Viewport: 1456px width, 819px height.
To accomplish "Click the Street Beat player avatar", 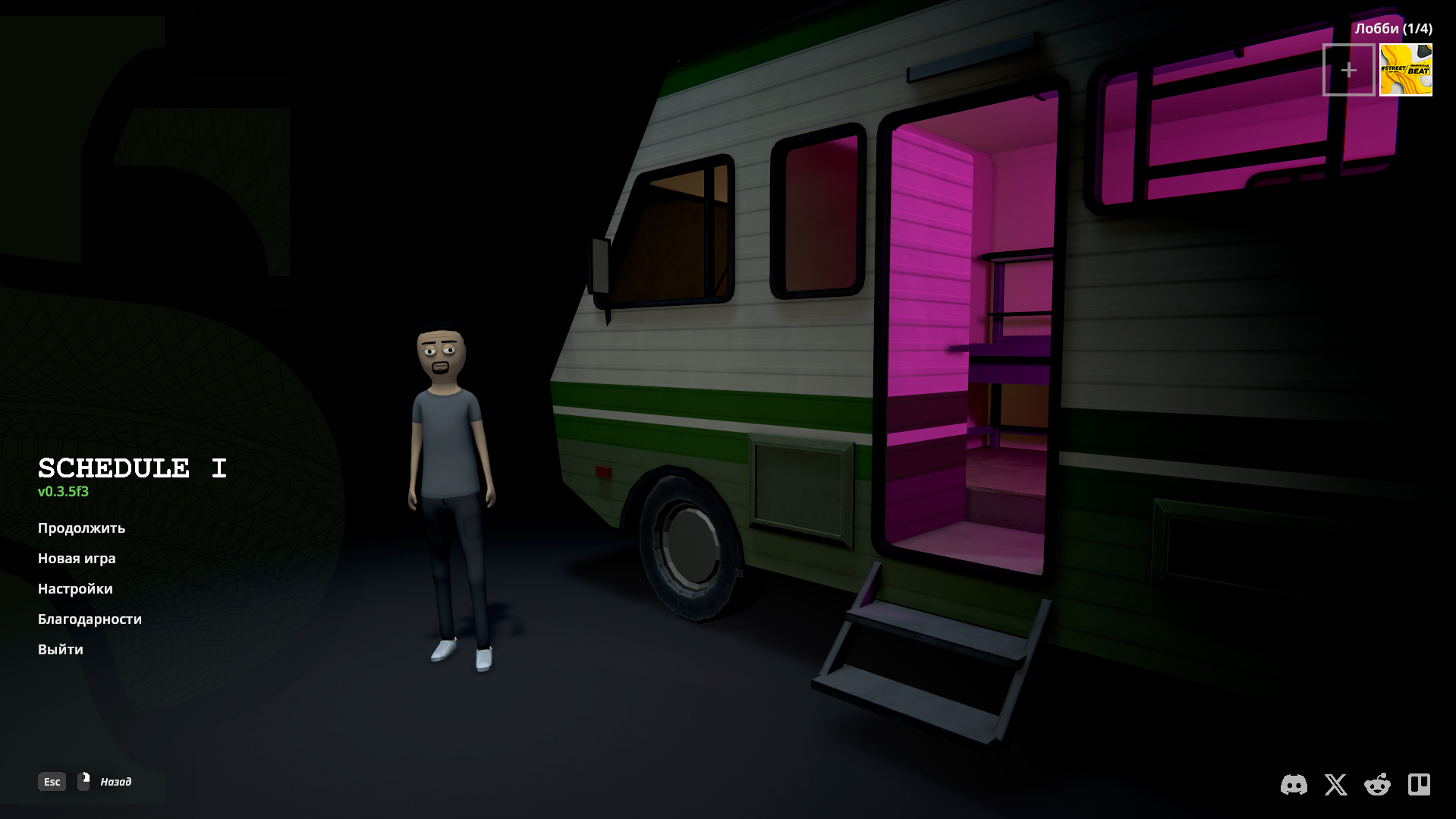I will (1406, 70).
